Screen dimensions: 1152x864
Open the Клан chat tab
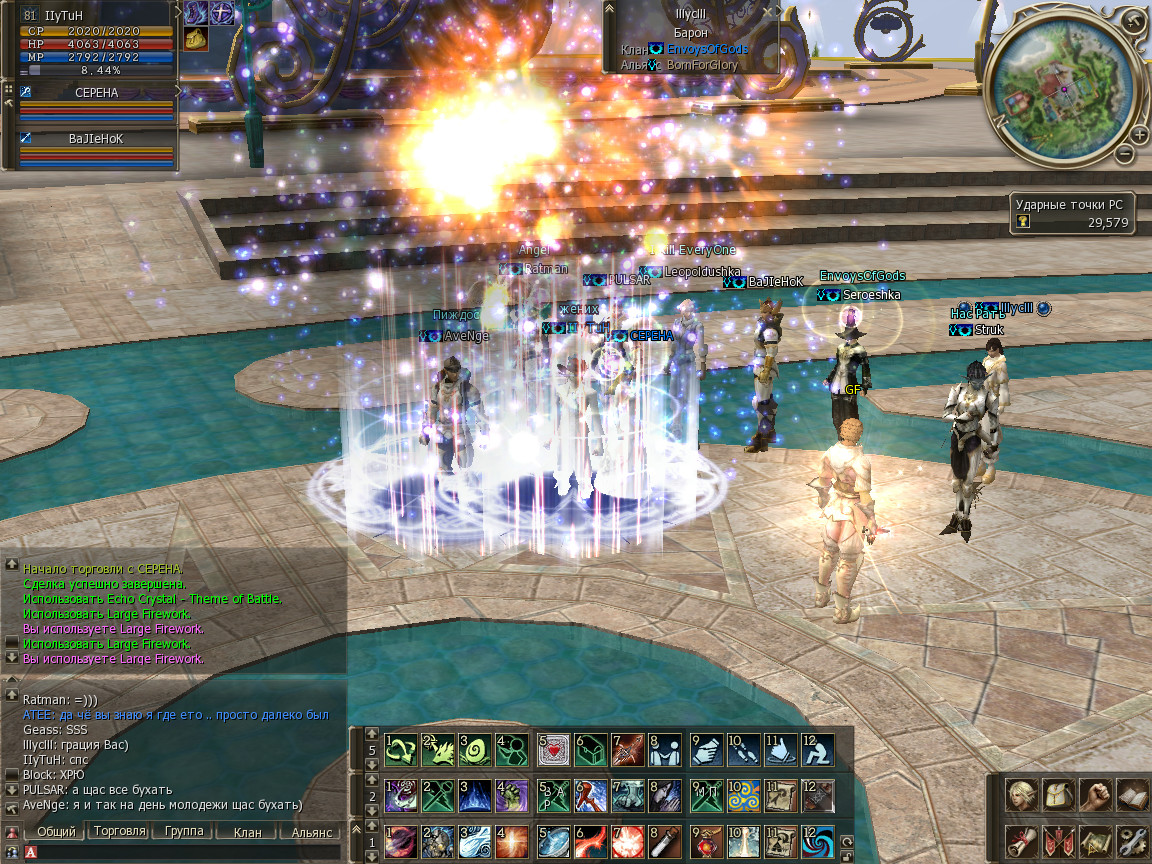(247, 832)
